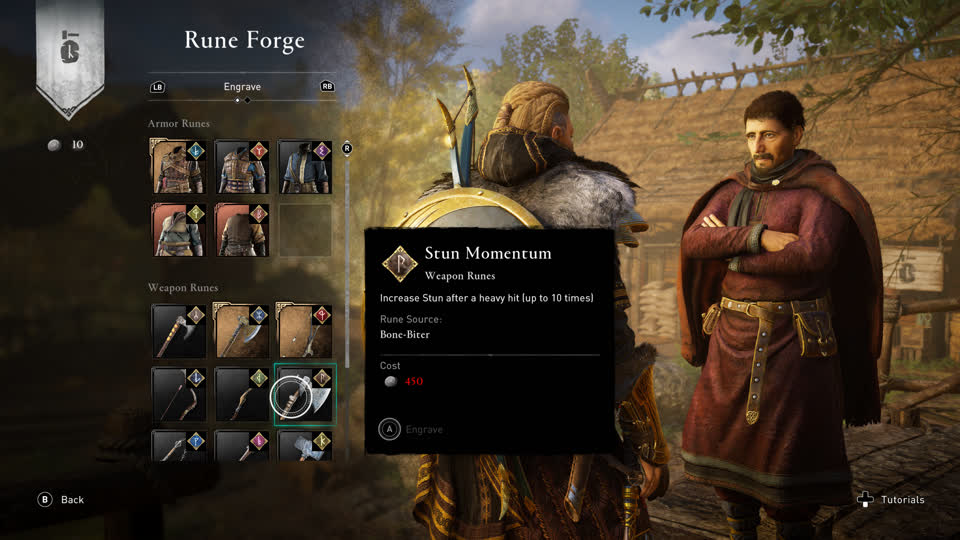Choose the bearded axe weapon rune with blue gem
The height and width of the screenshot is (540, 960).
click(x=242, y=331)
